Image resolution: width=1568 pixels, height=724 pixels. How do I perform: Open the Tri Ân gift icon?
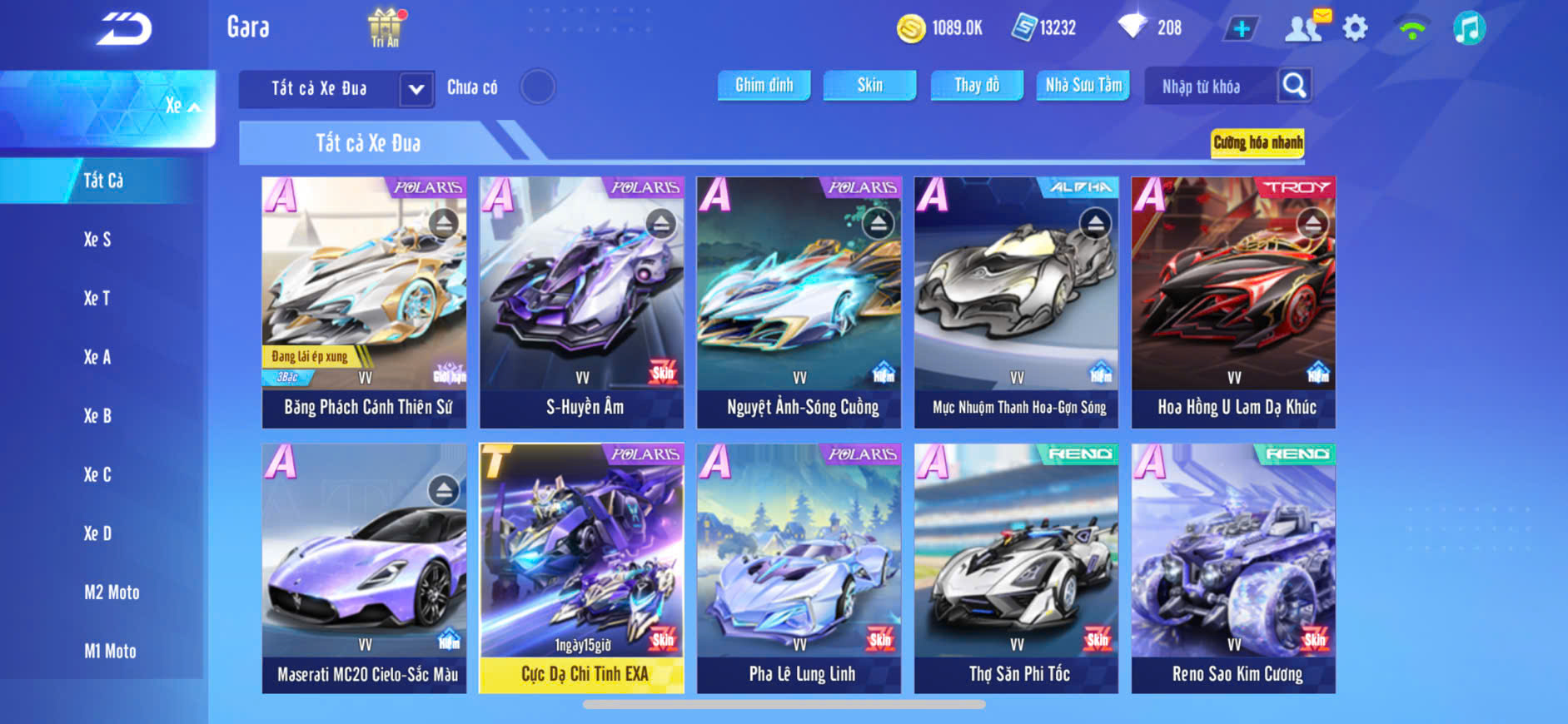tap(385, 27)
